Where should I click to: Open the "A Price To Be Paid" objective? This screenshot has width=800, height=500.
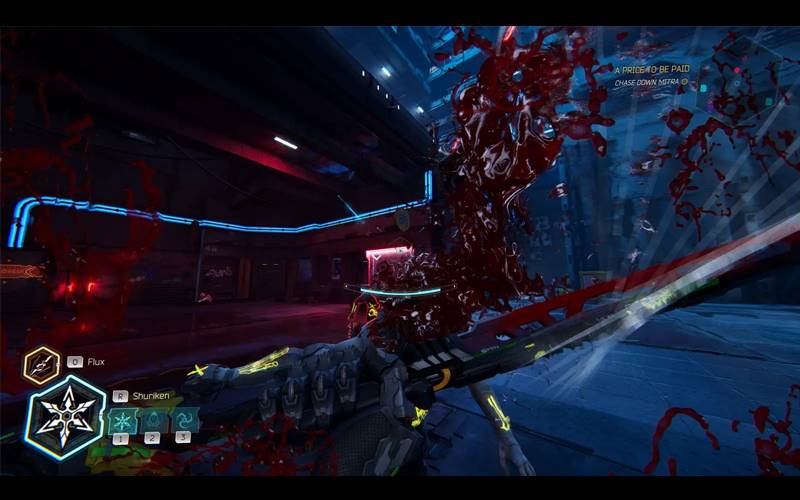[653, 69]
